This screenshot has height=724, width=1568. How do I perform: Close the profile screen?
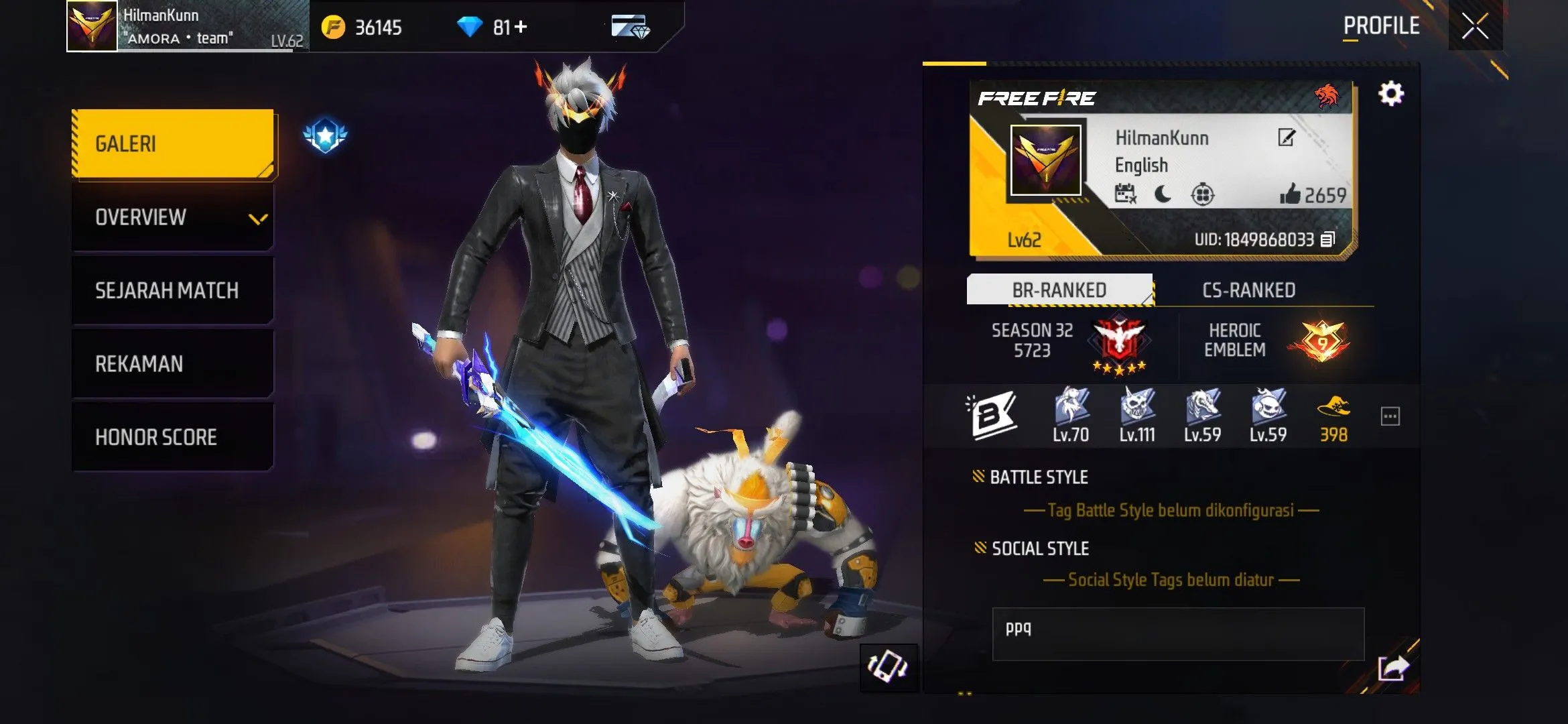tap(1475, 27)
